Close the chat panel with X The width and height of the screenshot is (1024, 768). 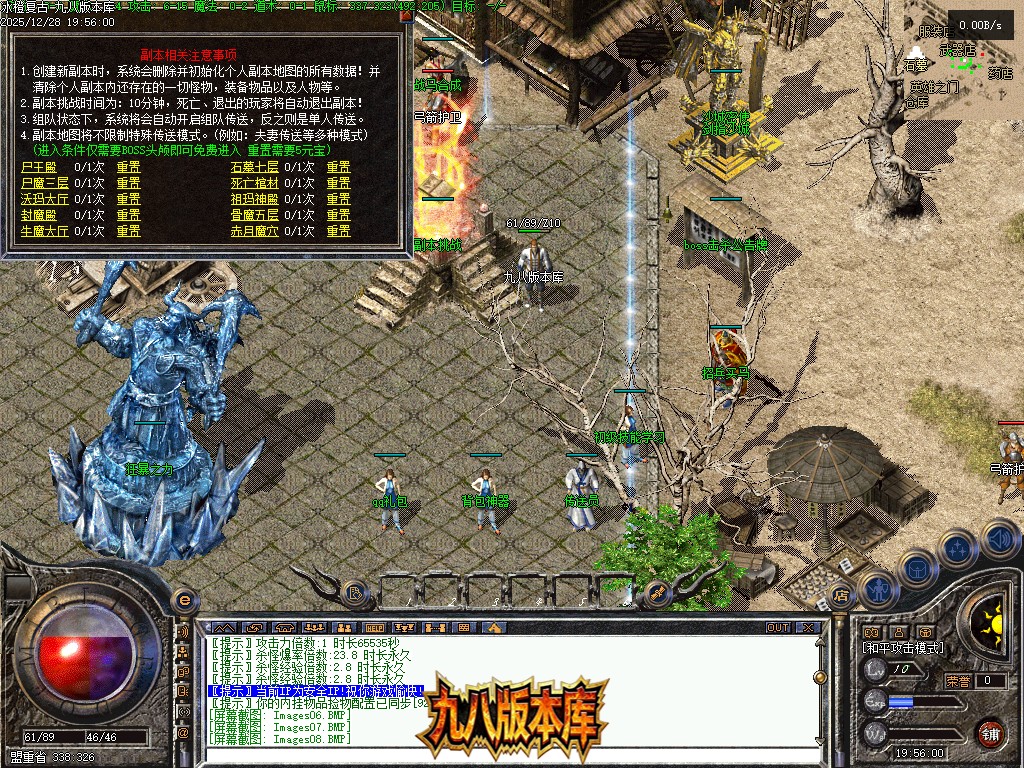808,628
